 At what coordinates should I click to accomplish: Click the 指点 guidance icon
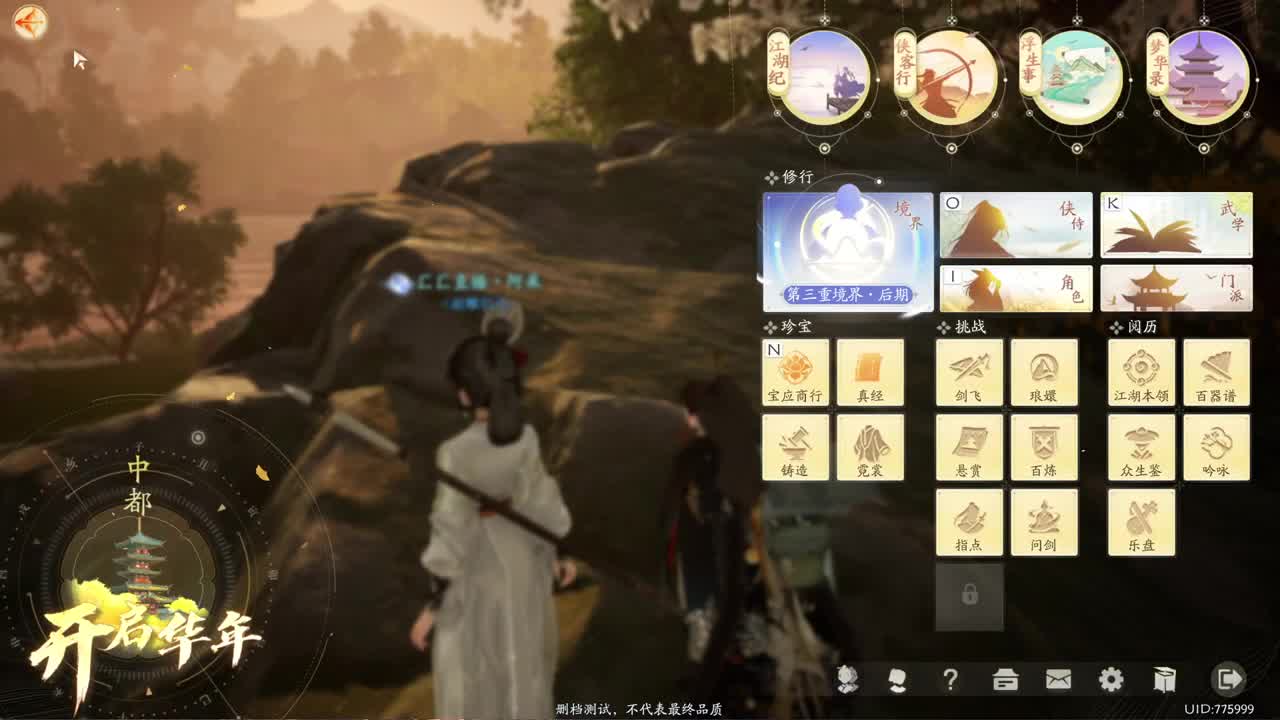coord(968,522)
